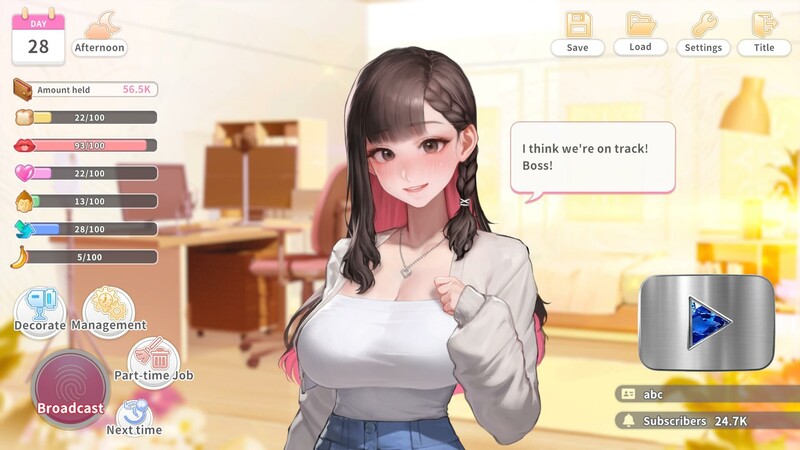Advance to the Next time period

click(x=134, y=417)
